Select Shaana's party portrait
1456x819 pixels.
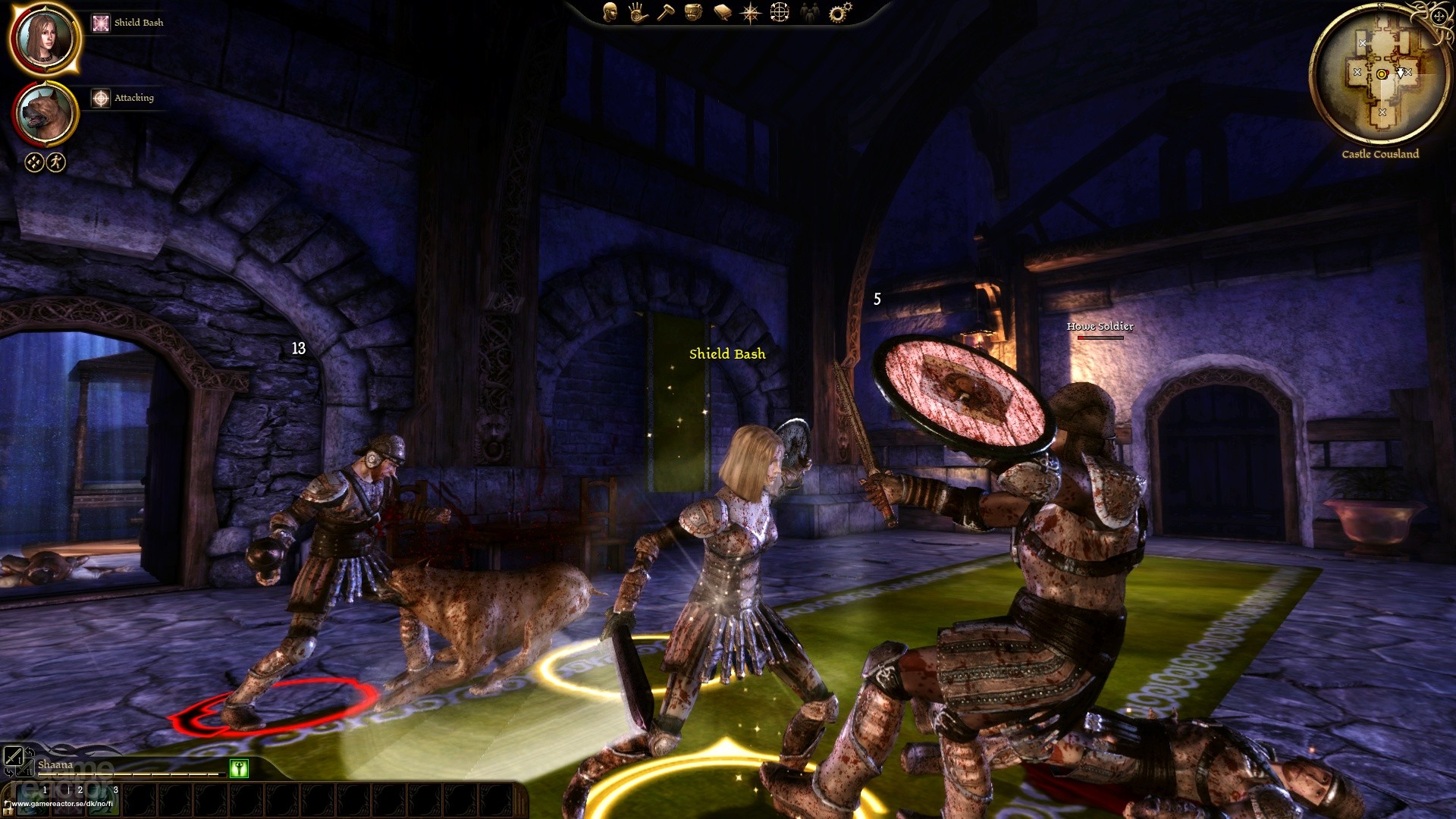44,38
